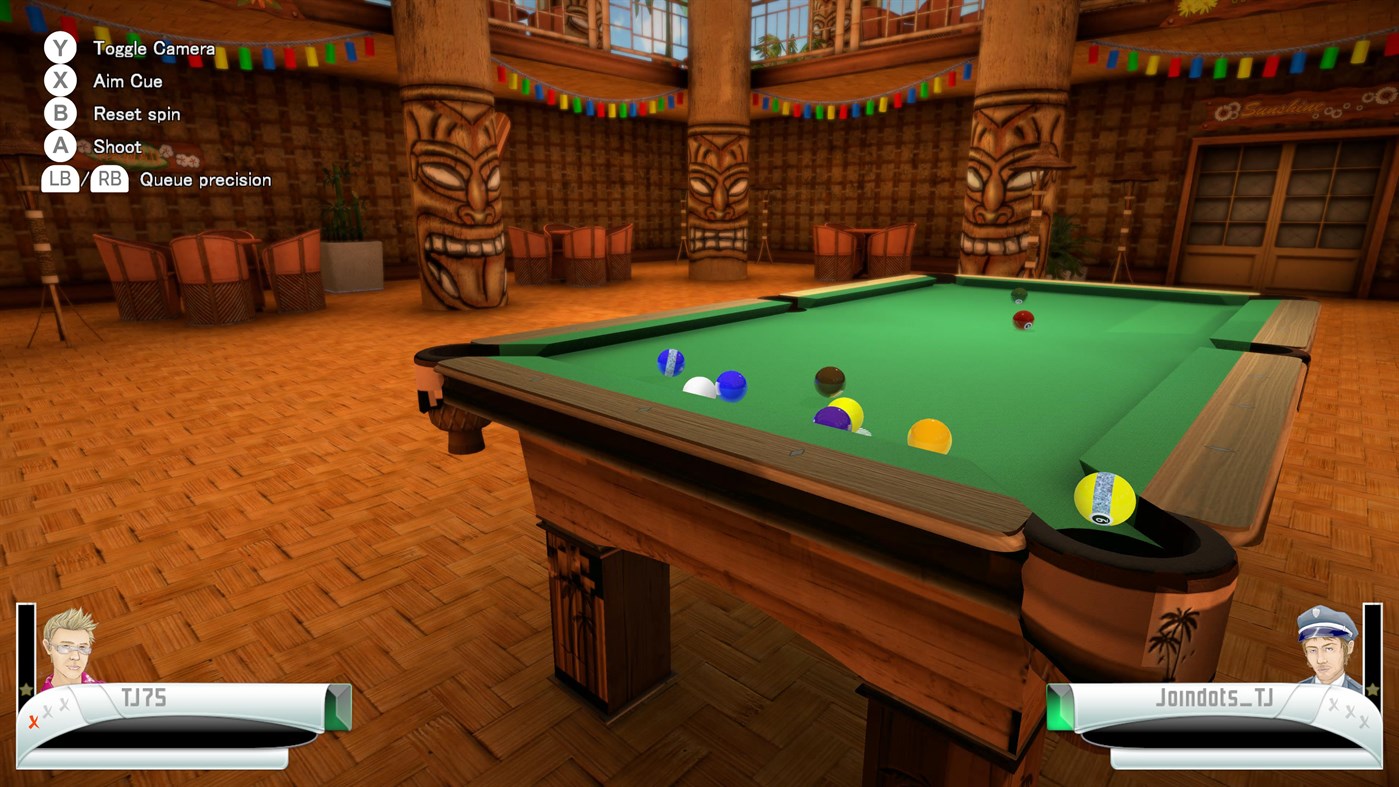The width and height of the screenshot is (1399, 787).
Task: Select the X Aim Cue button icon
Action: pos(59,80)
